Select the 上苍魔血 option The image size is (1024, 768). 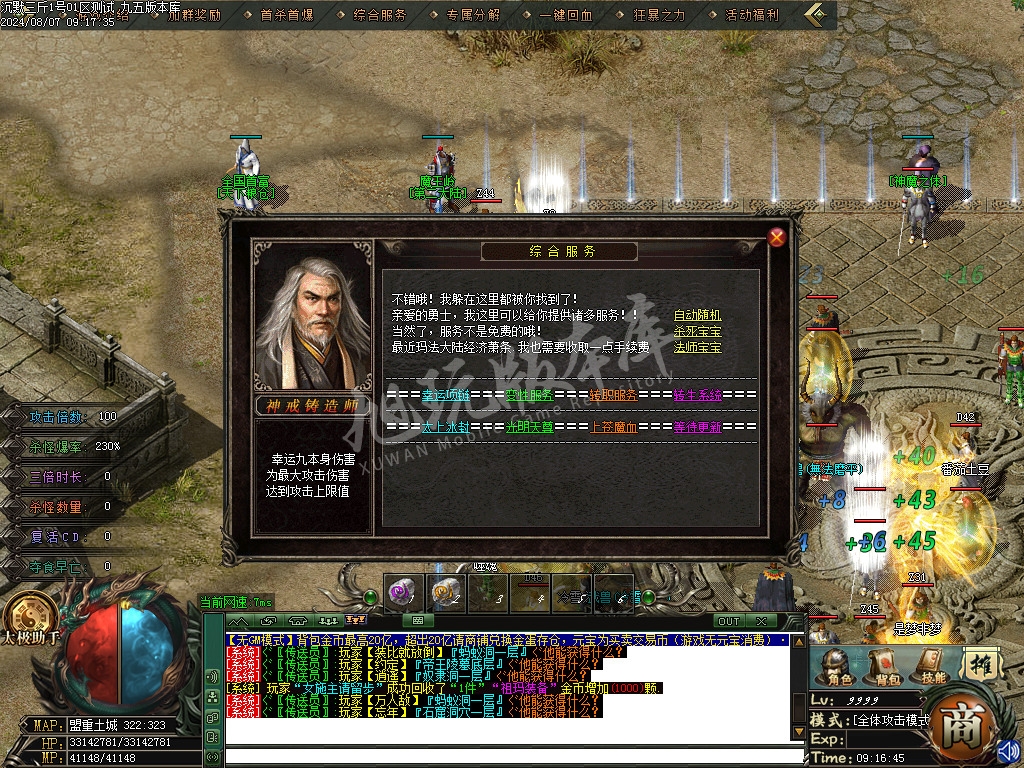[613, 427]
